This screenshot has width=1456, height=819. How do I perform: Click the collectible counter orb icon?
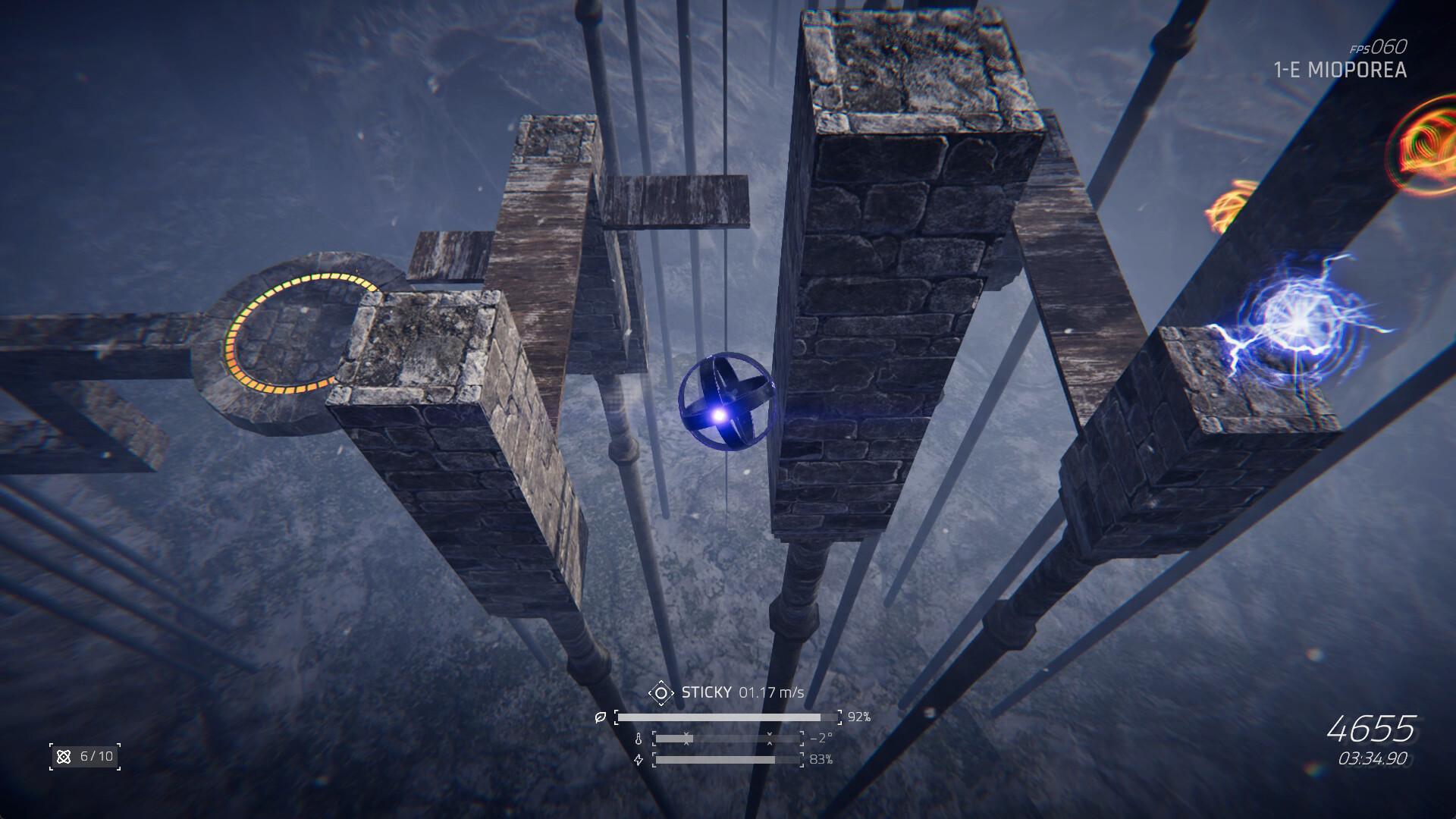point(64,757)
